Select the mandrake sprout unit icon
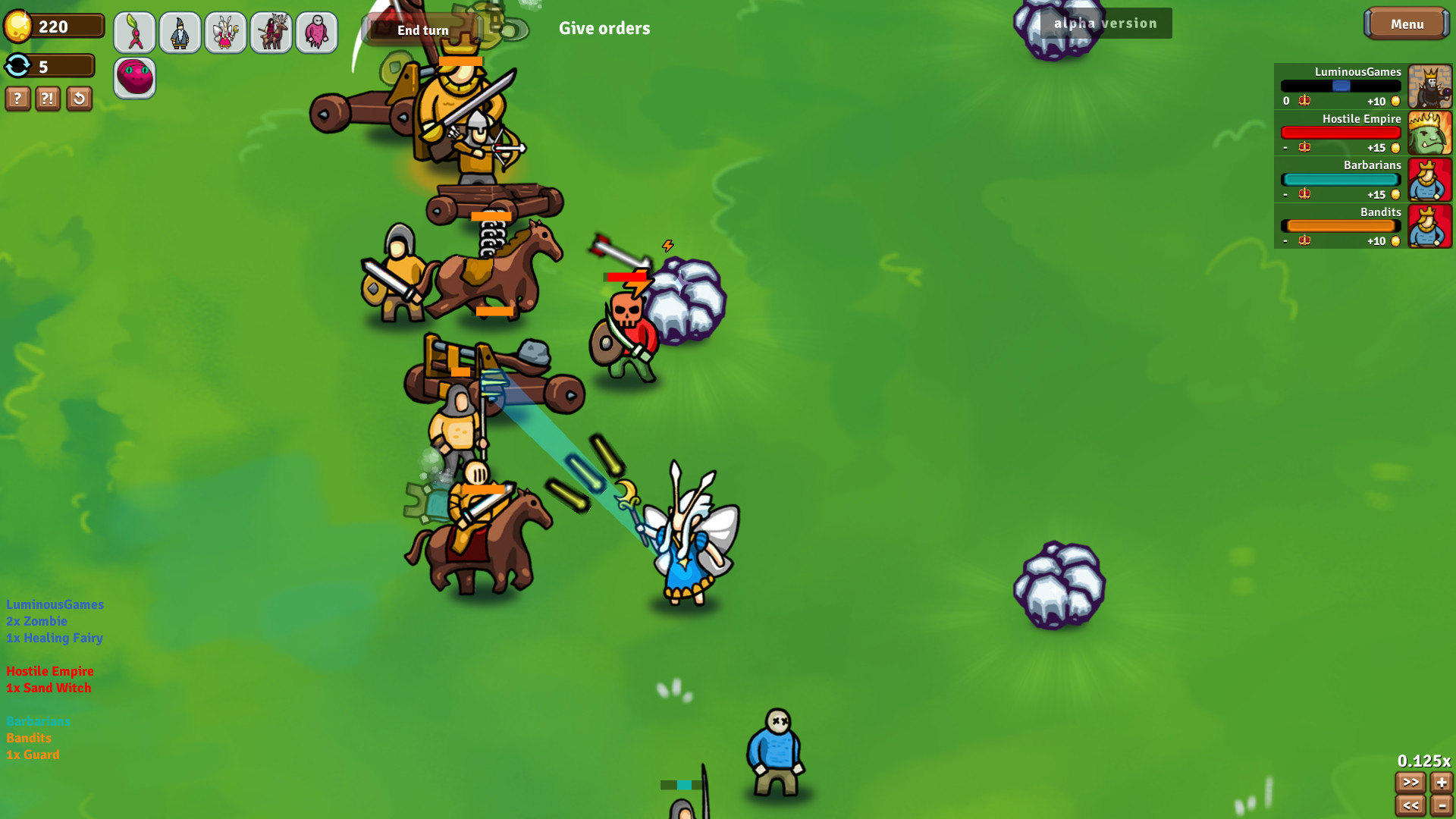 (x=134, y=32)
